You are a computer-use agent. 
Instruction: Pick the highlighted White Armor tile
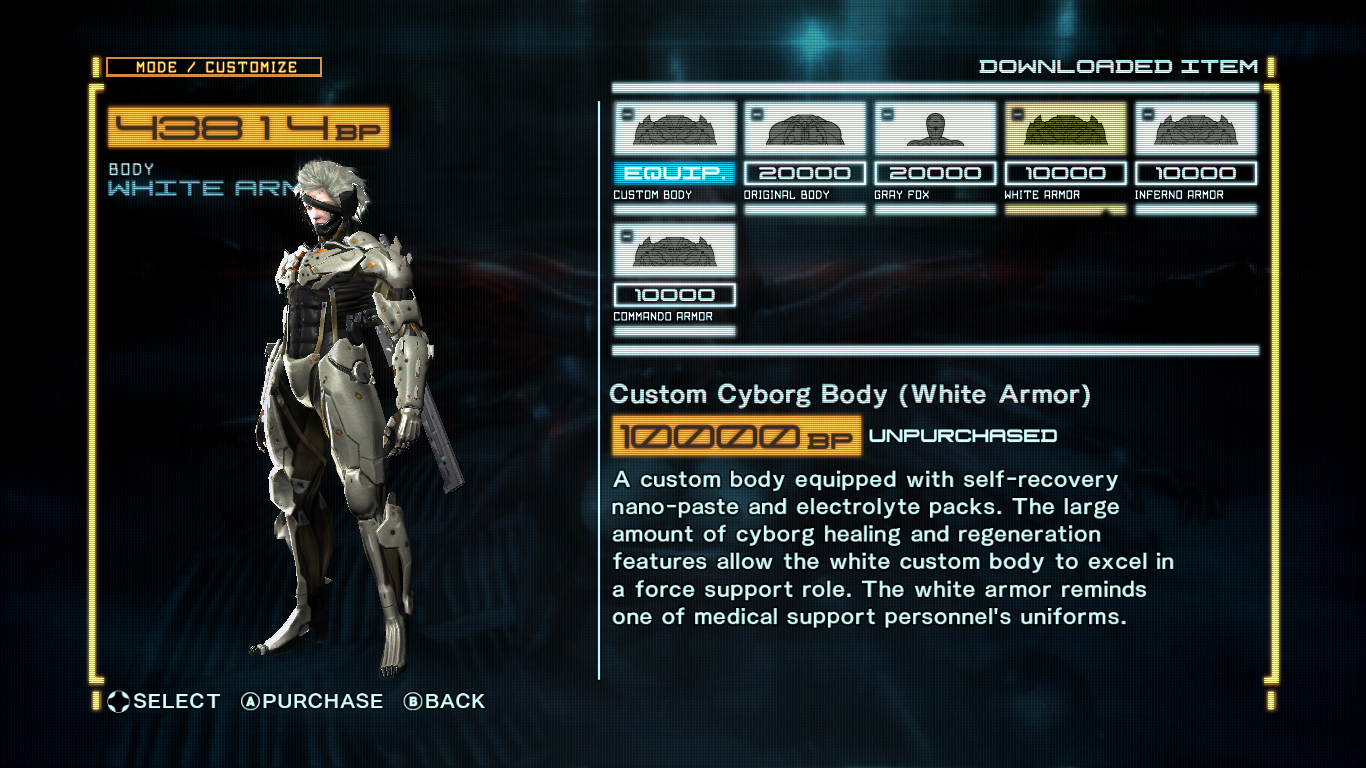(x=1065, y=130)
